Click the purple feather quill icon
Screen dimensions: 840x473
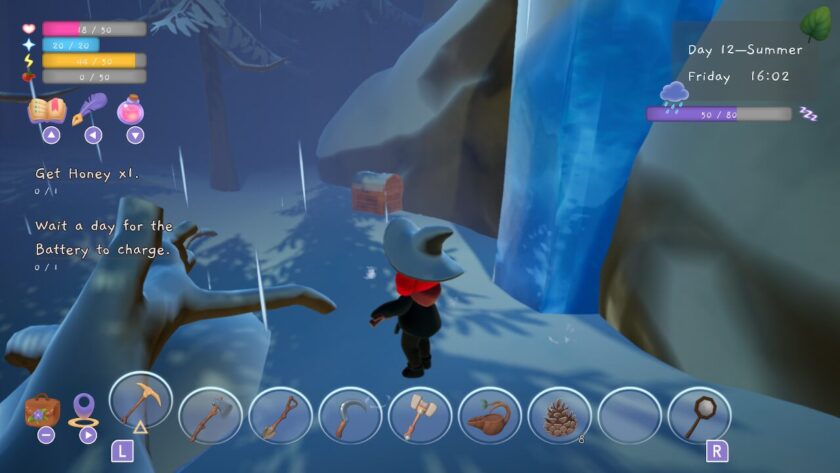(93, 106)
